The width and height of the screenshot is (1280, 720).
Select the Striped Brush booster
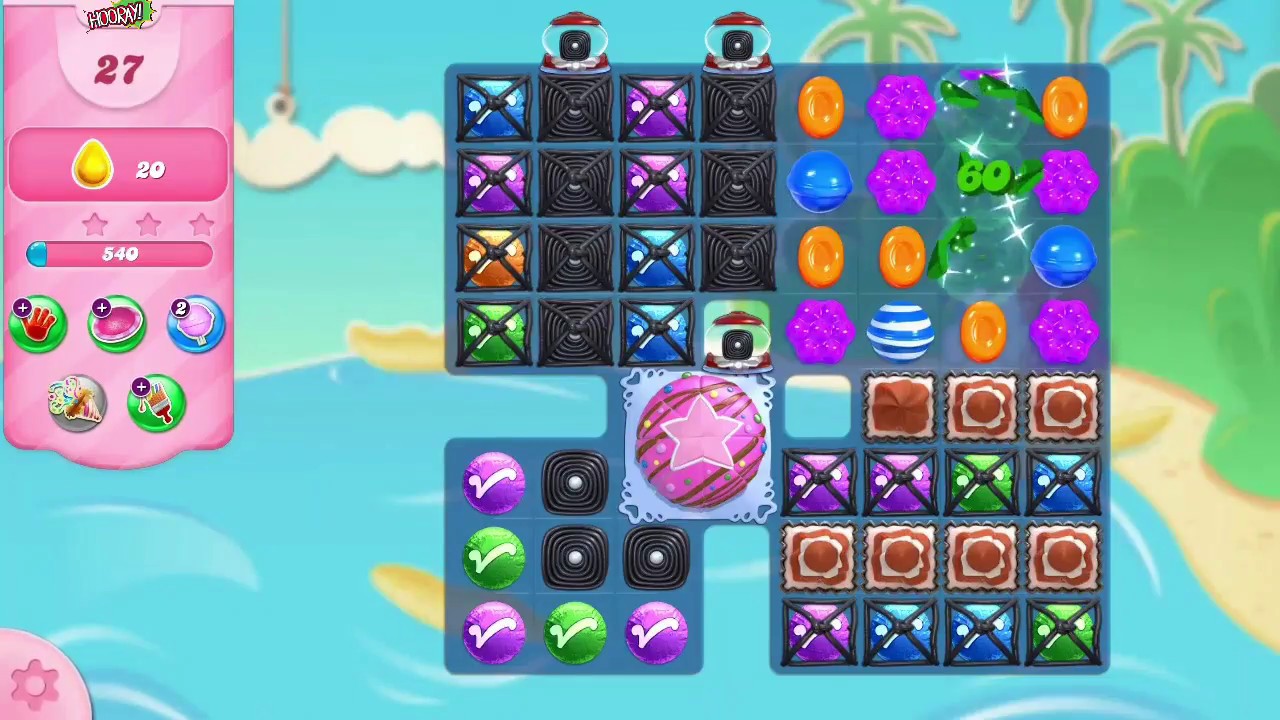click(x=155, y=402)
